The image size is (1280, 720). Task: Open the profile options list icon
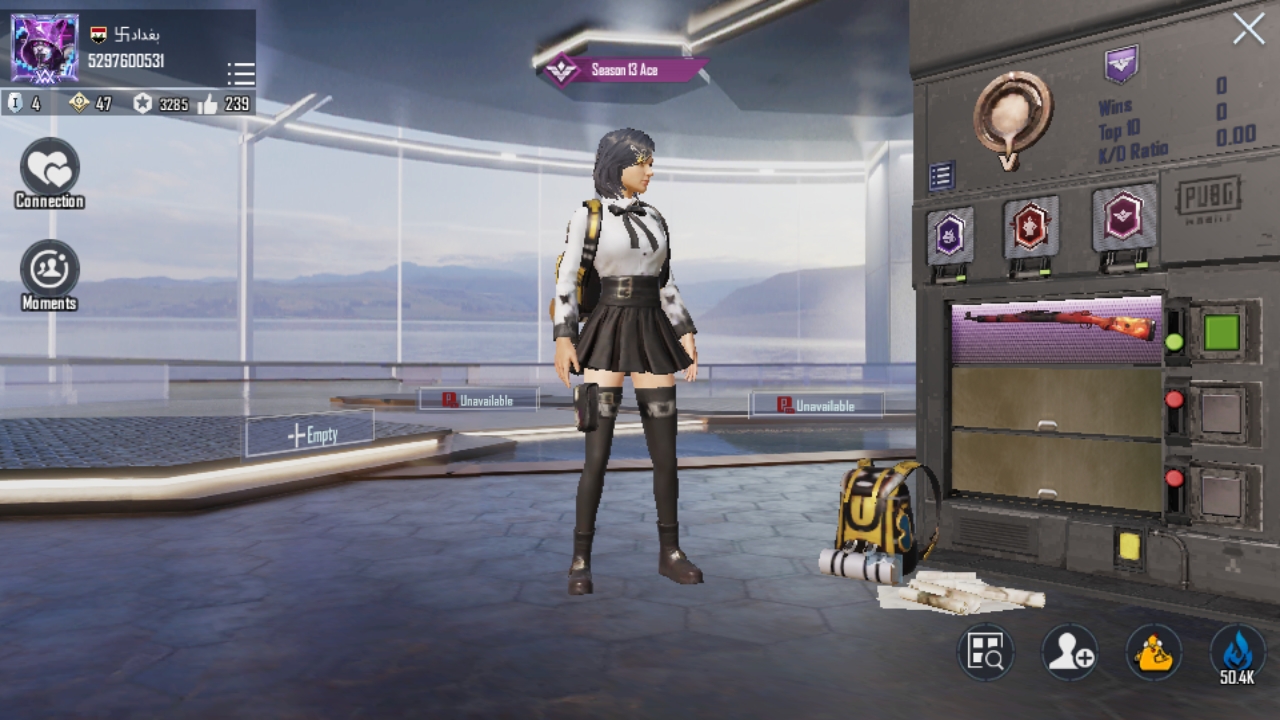click(239, 73)
